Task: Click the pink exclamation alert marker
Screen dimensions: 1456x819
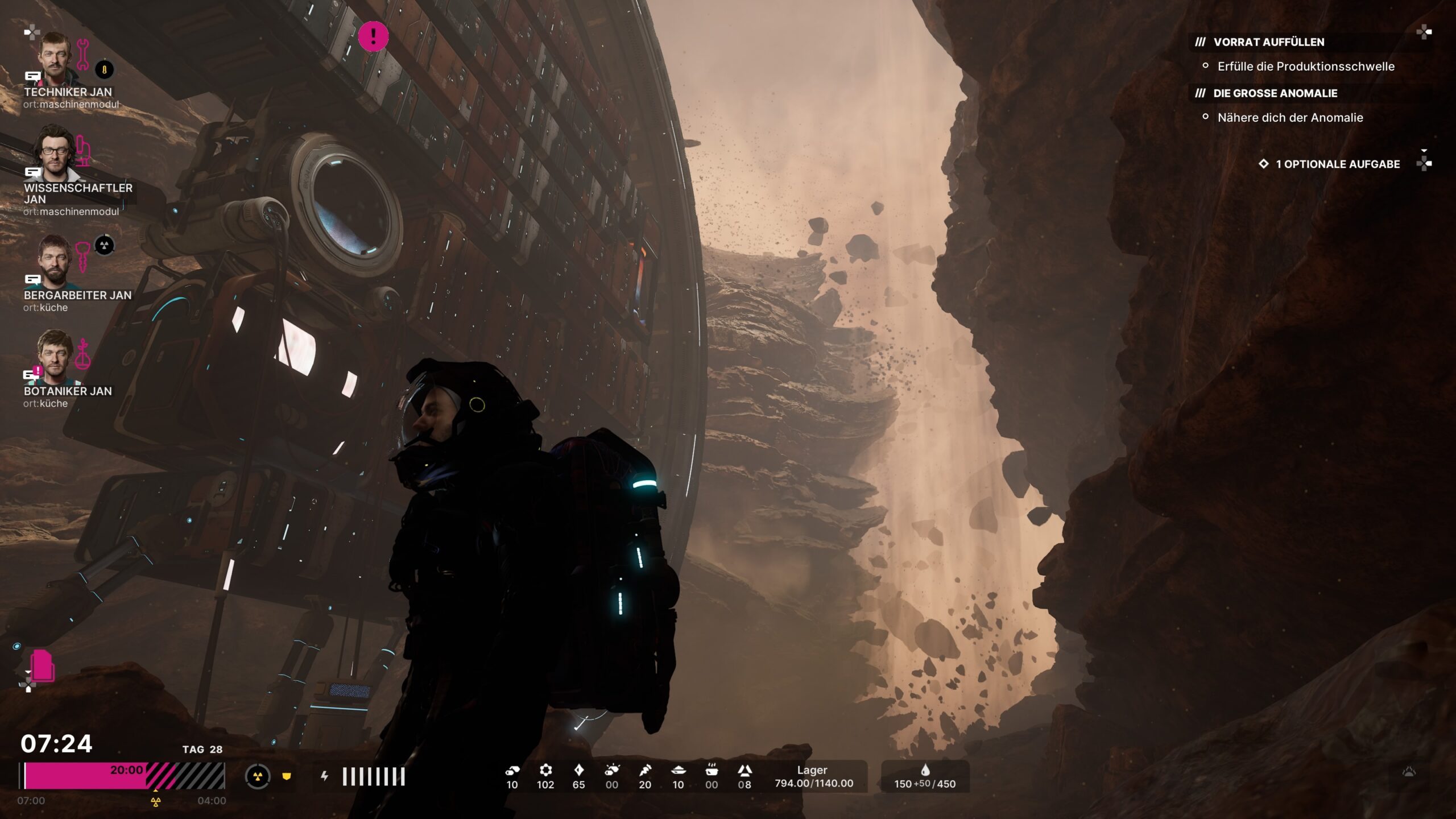Action: (x=373, y=36)
